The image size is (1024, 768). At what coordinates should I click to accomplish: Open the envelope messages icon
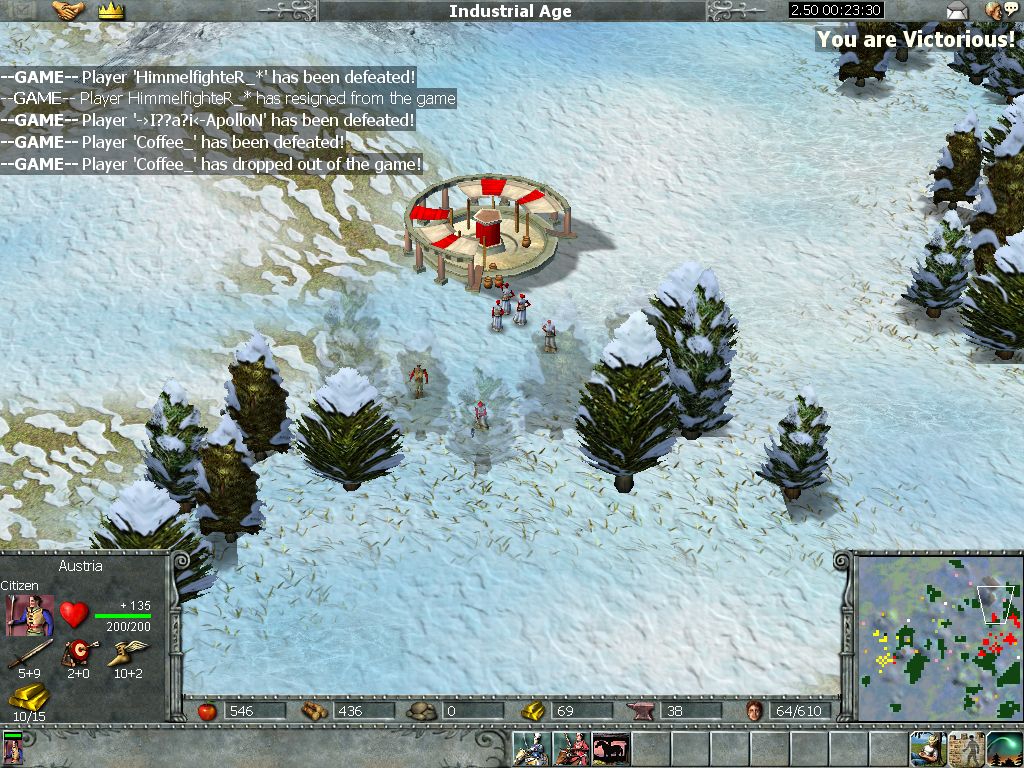957,11
